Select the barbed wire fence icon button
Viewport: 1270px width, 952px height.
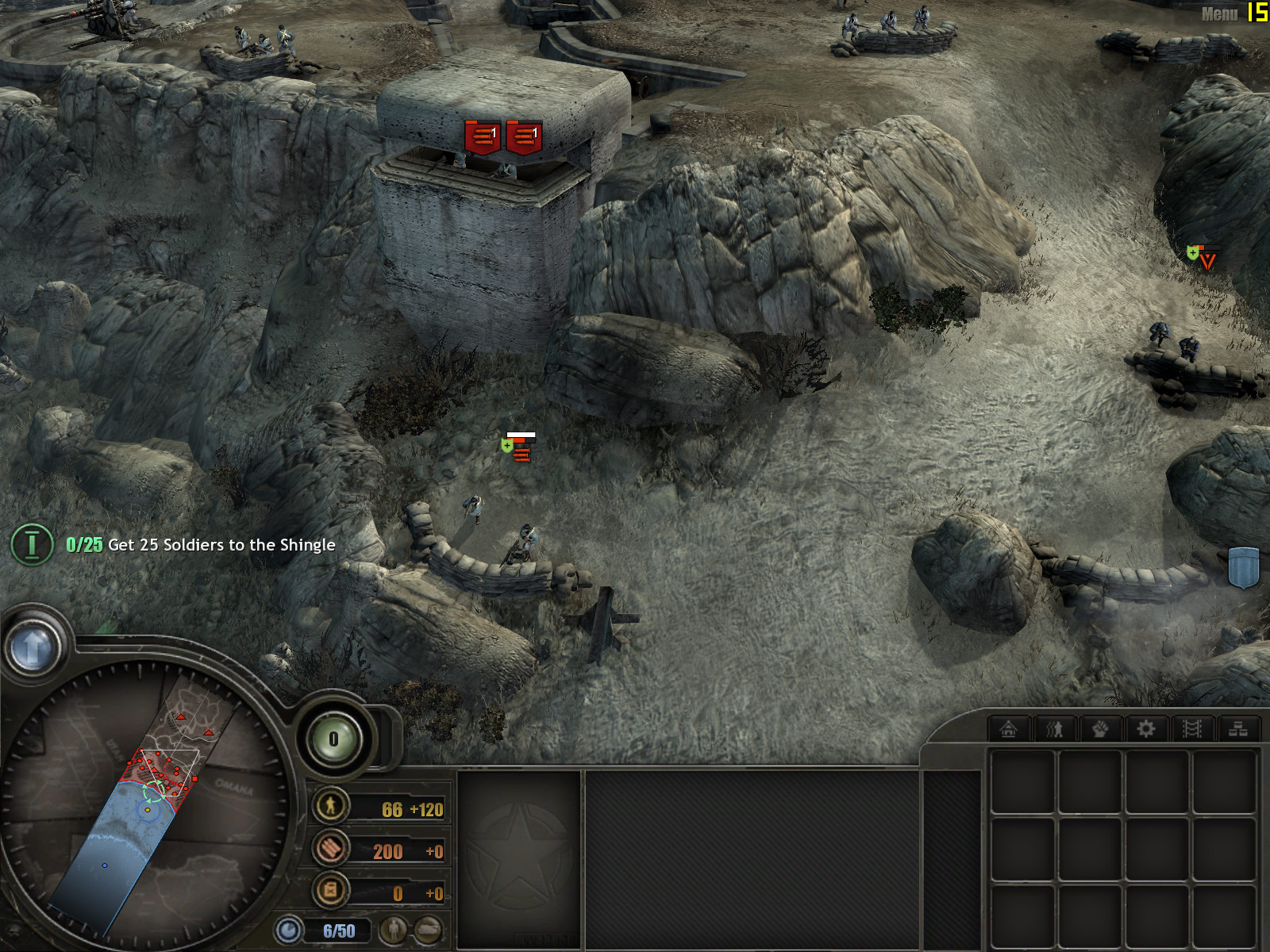pyautogui.click(x=1191, y=728)
